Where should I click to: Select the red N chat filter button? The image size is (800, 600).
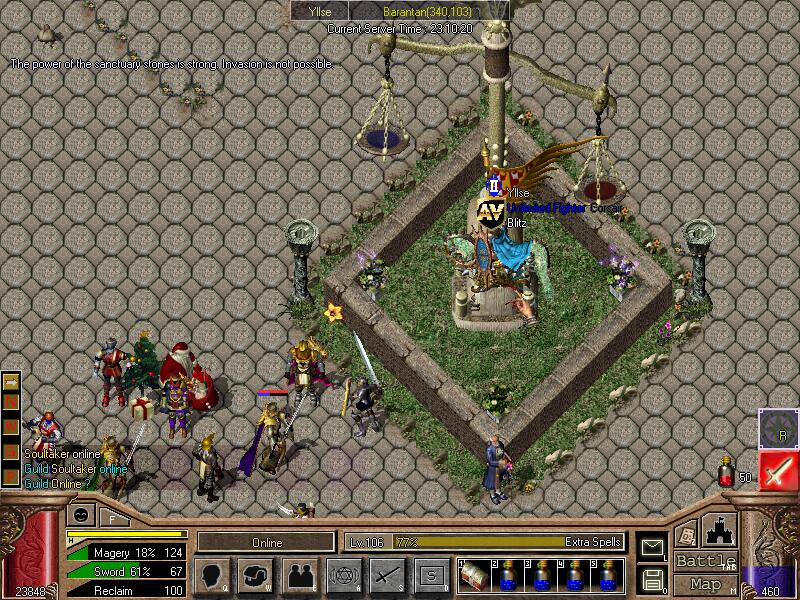coord(12,400)
